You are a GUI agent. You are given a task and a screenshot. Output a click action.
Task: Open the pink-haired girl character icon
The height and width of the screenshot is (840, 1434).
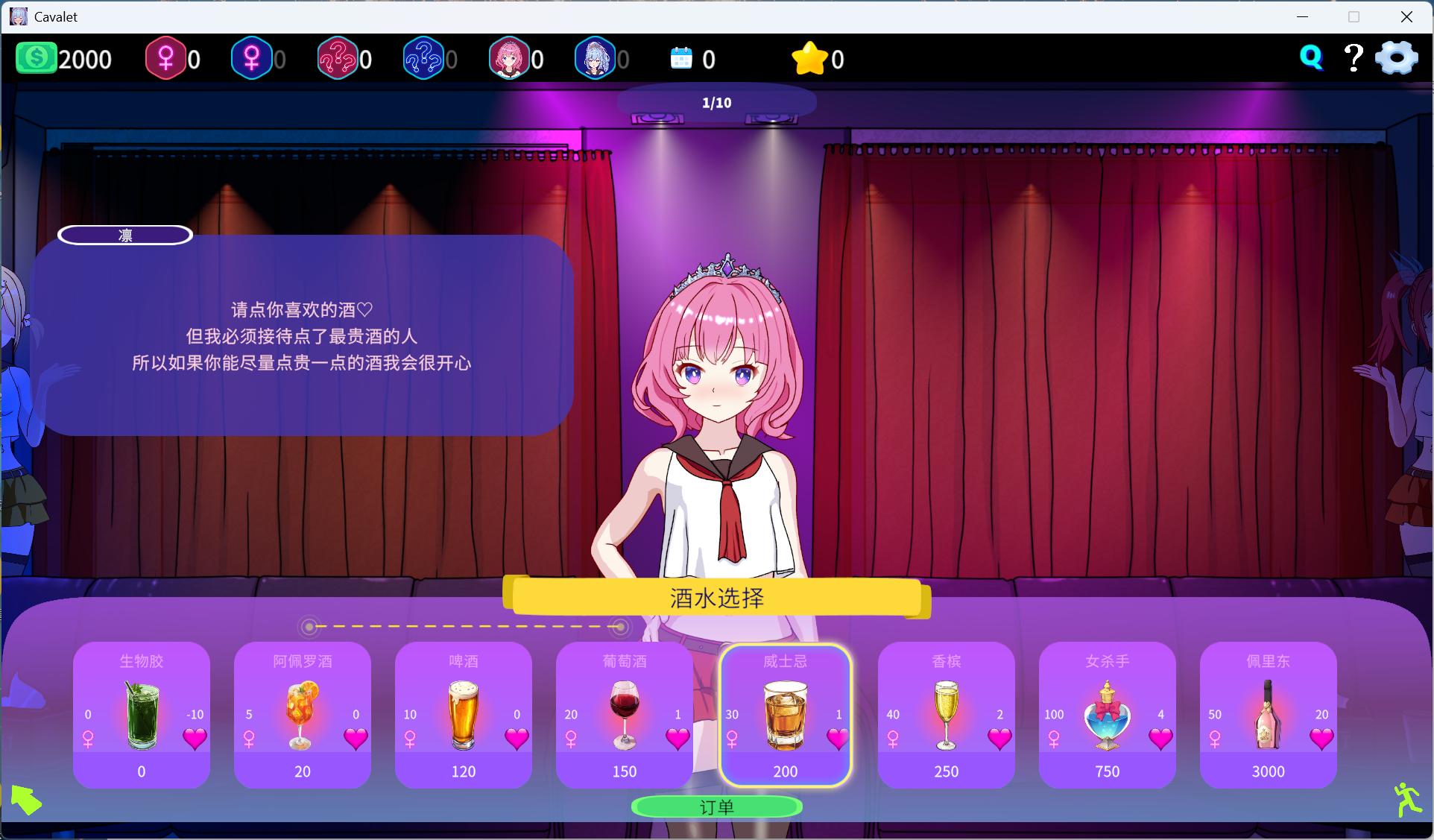point(511,57)
